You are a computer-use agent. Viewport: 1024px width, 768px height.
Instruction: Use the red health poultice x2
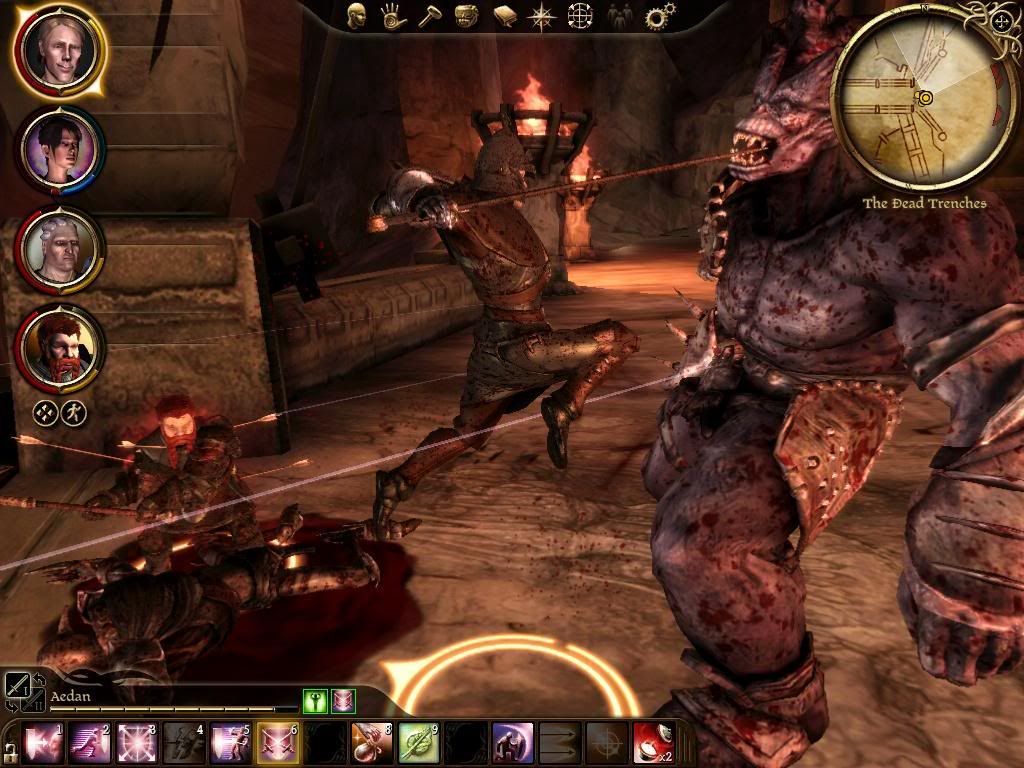(x=652, y=743)
